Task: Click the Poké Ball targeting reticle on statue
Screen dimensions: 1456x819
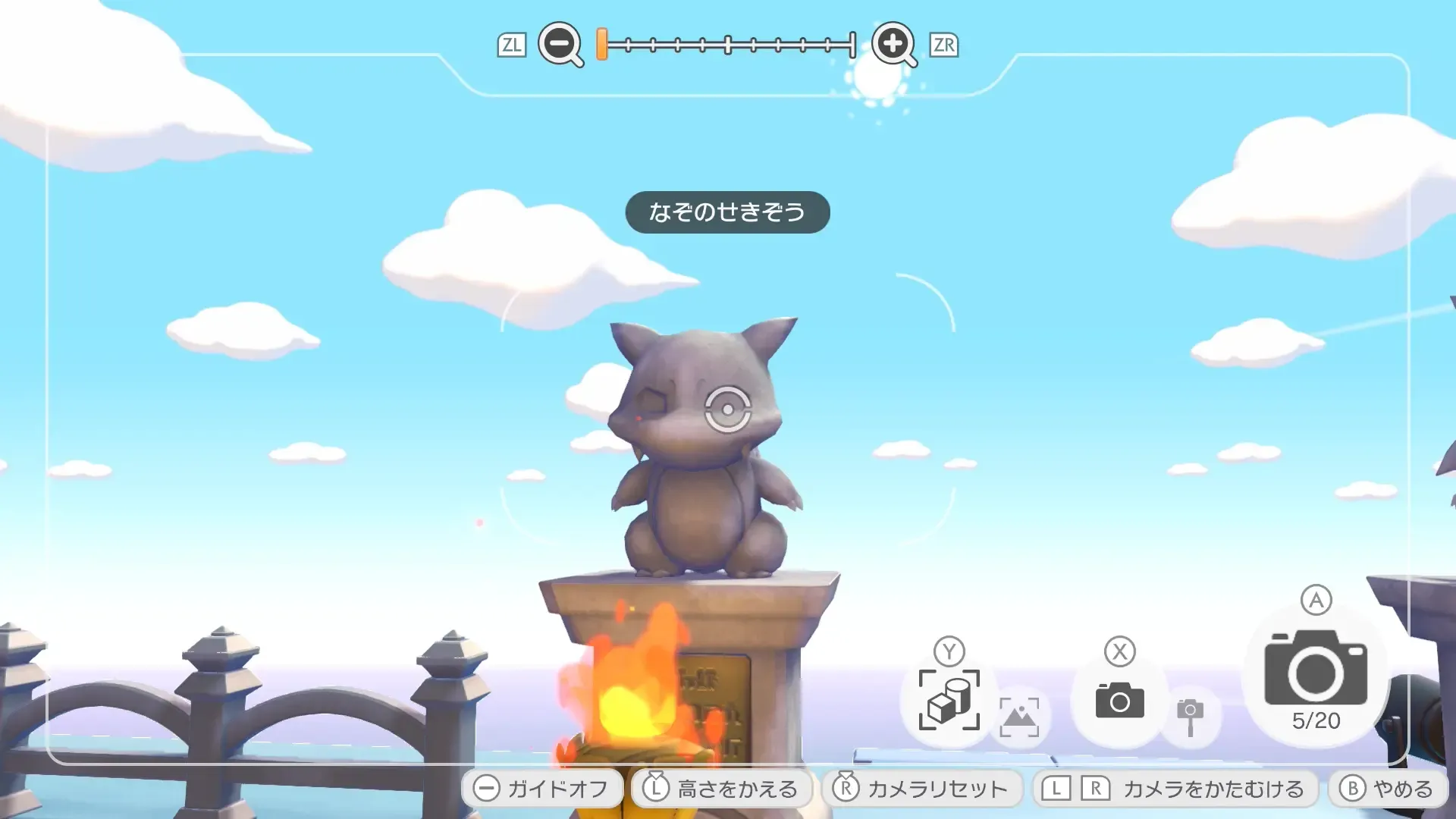Action: [730, 409]
